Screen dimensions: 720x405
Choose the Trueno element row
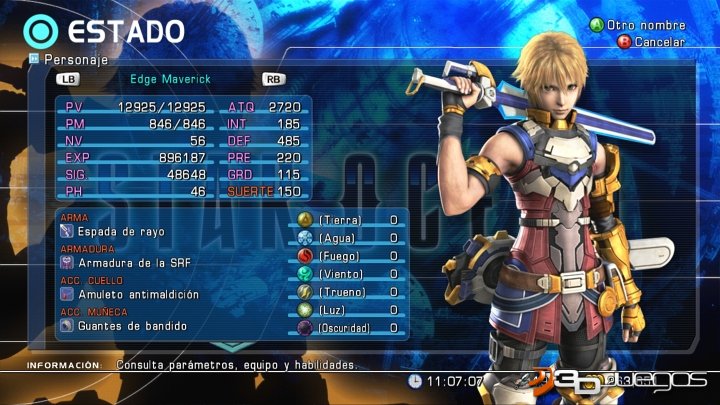[351, 292]
